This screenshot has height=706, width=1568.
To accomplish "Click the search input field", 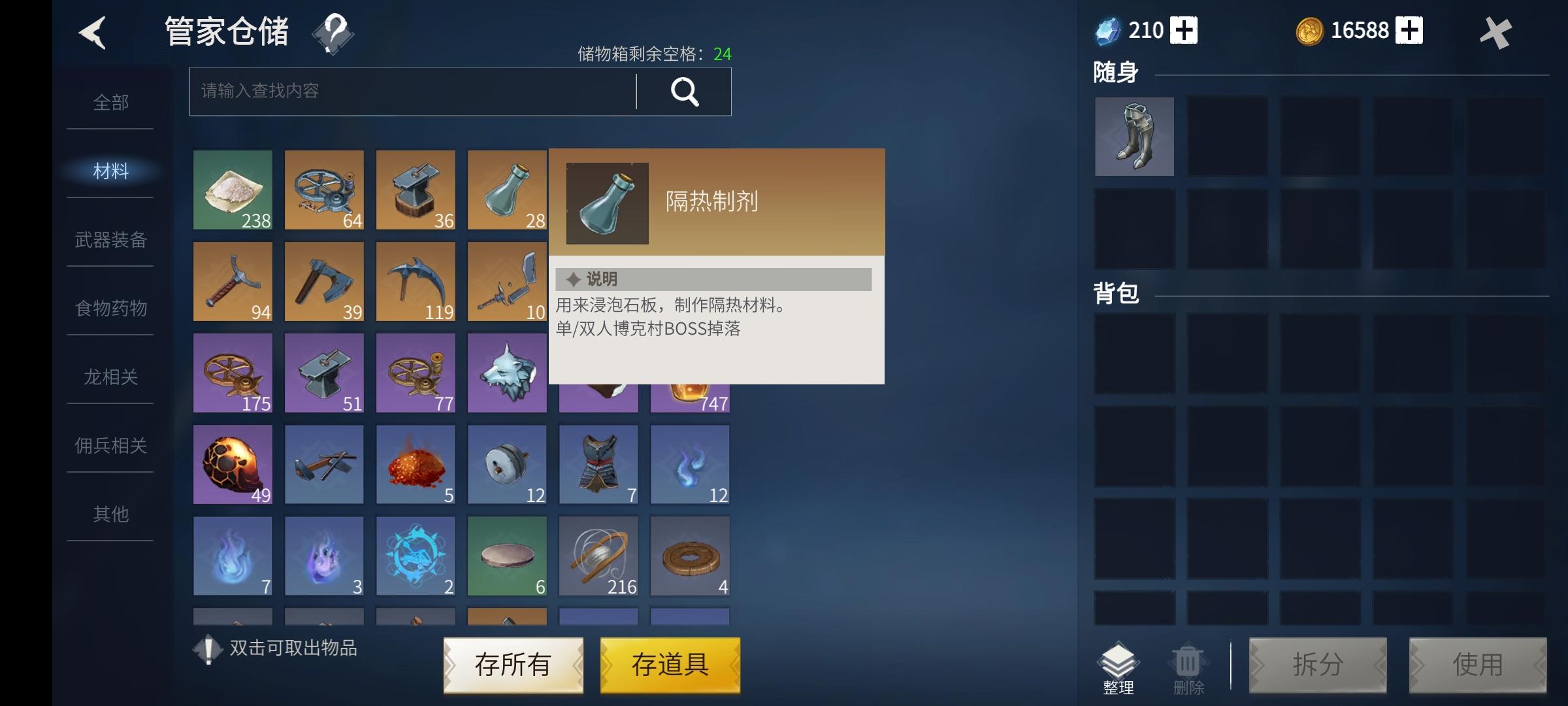I will point(413,92).
